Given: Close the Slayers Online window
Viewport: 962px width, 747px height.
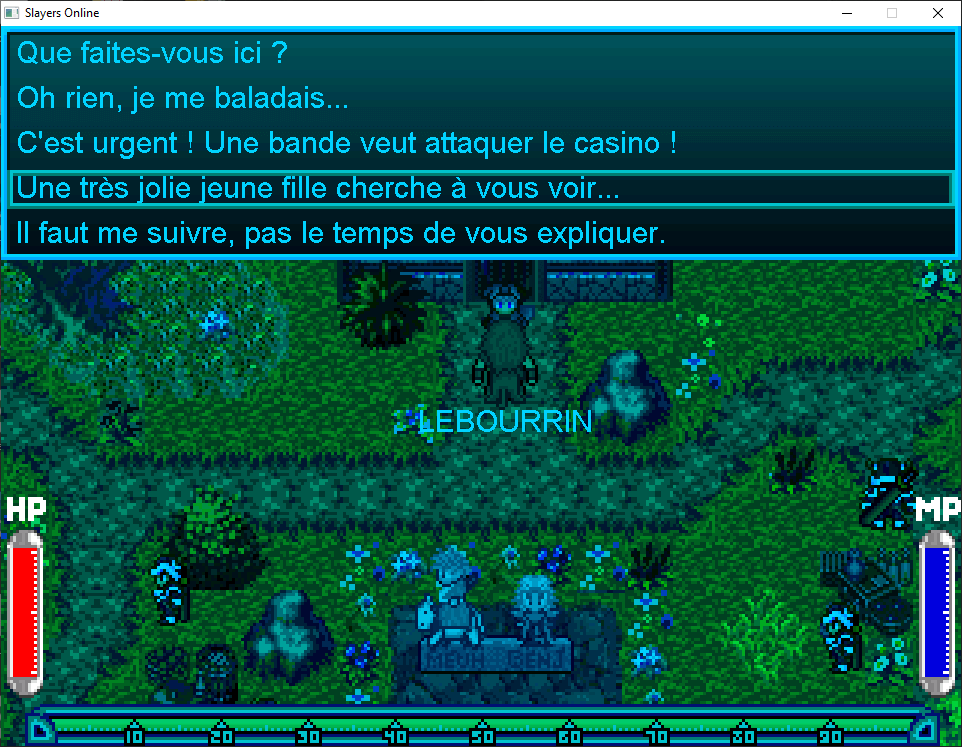Looking at the screenshot, I should (x=937, y=13).
